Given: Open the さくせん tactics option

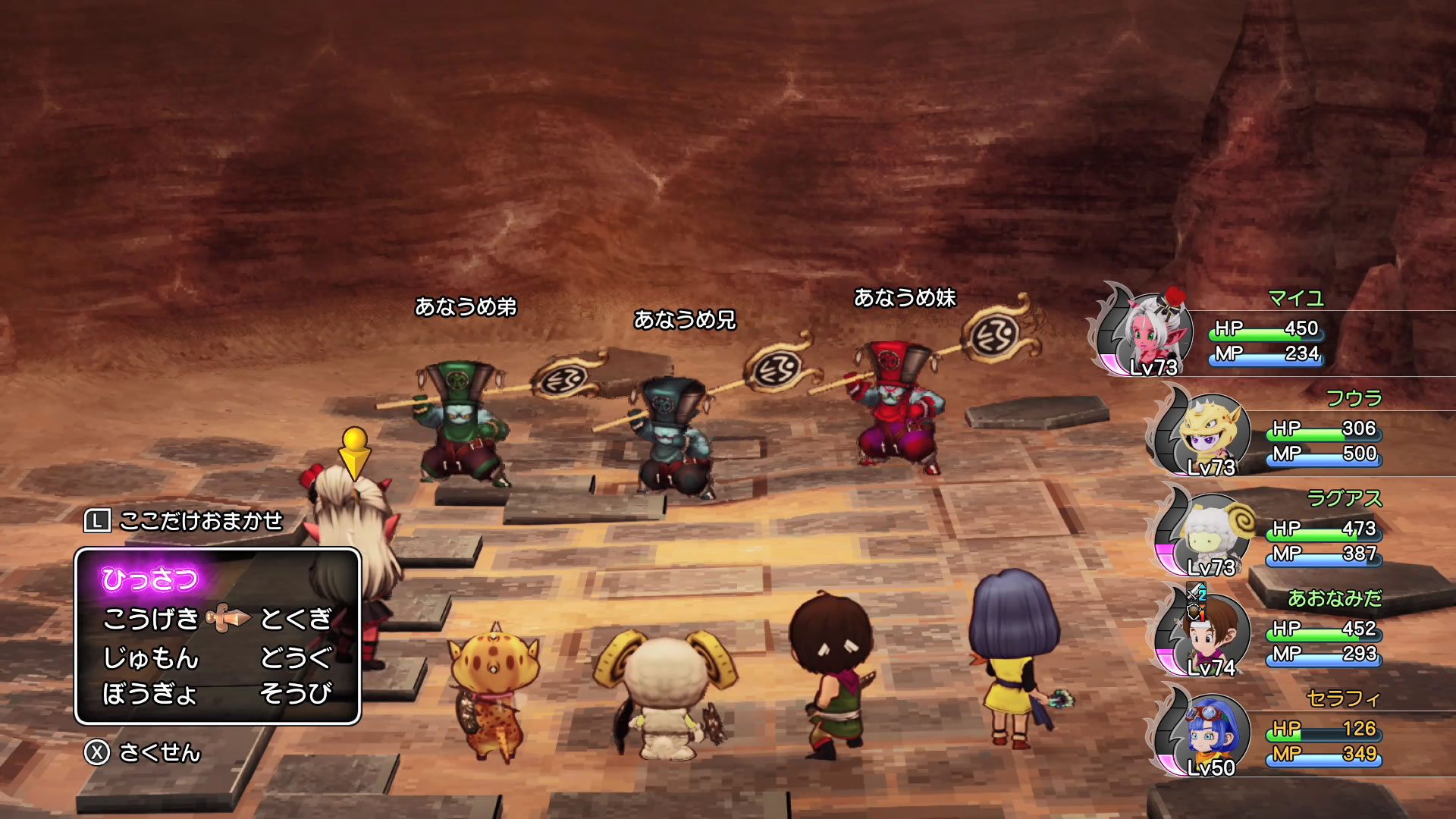Looking at the screenshot, I should point(159,752).
